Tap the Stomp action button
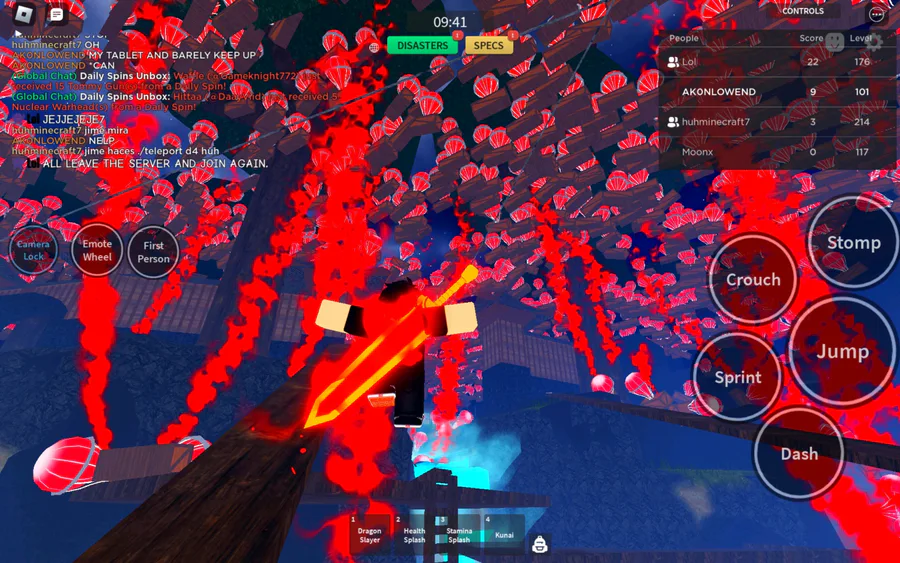Screen dimensions: 900x563 pos(853,243)
